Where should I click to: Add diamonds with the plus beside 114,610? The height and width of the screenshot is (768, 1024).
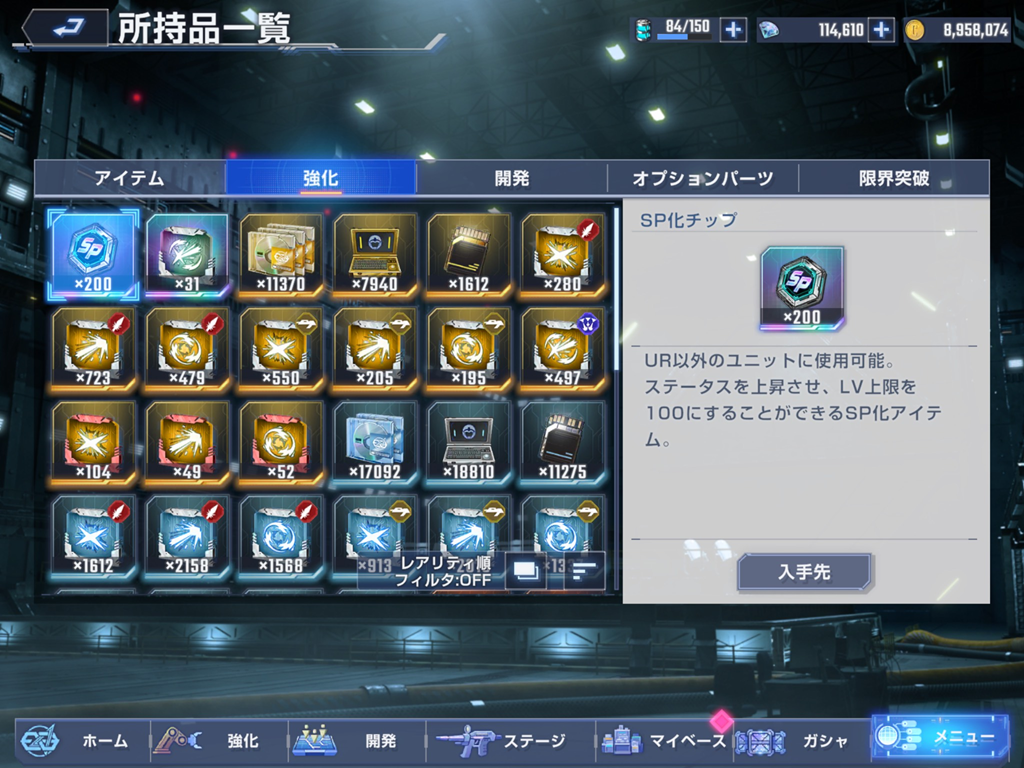881,30
